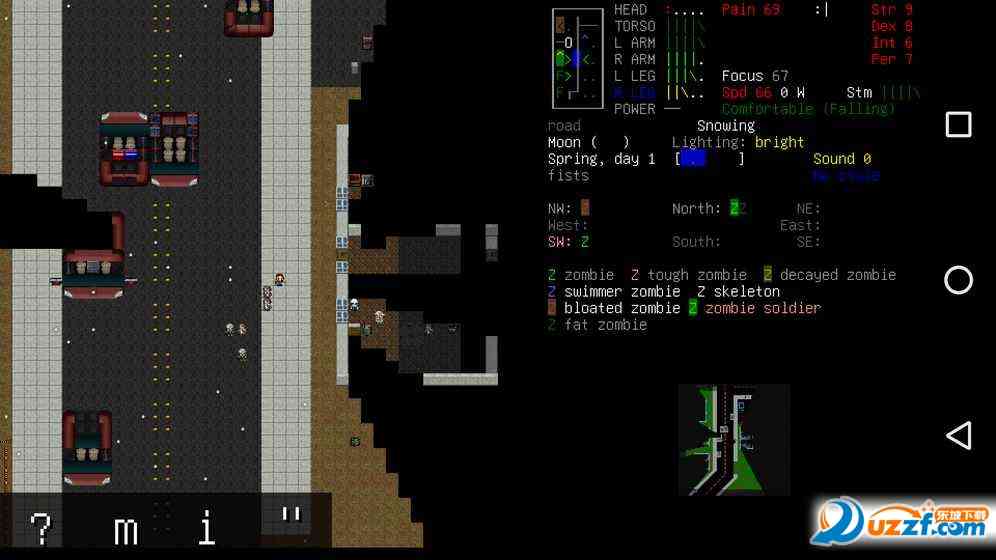Open the map with the m shortcut
The height and width of the screenshot is (560, 996).
125,527
